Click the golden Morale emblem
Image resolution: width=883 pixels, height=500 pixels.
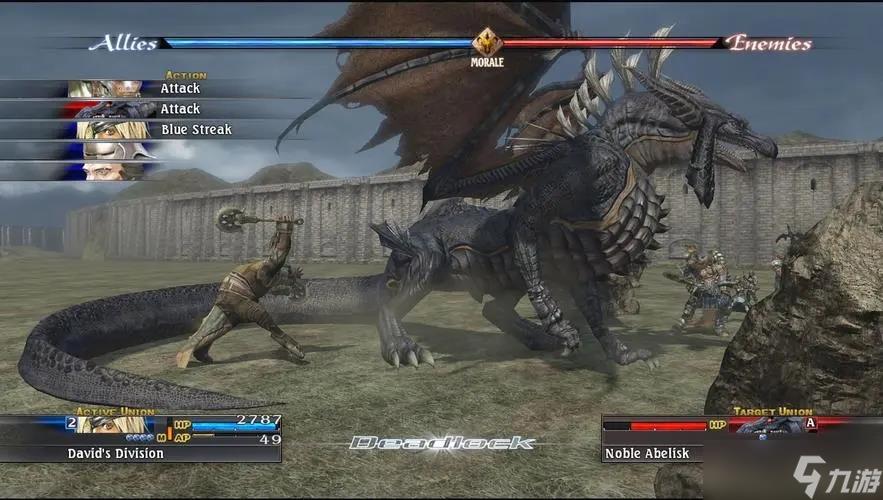click(487, 43)
